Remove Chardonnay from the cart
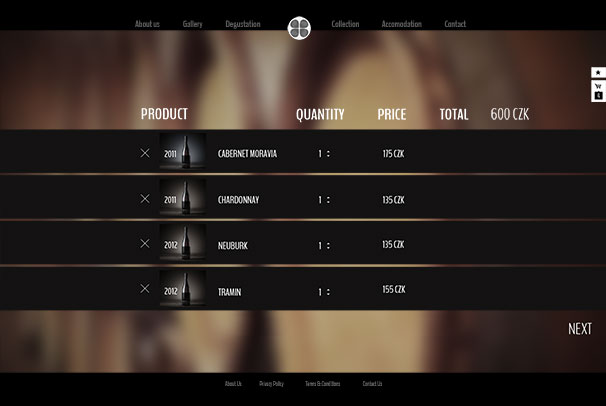This screenshot has height=406, width=606. 145,199
